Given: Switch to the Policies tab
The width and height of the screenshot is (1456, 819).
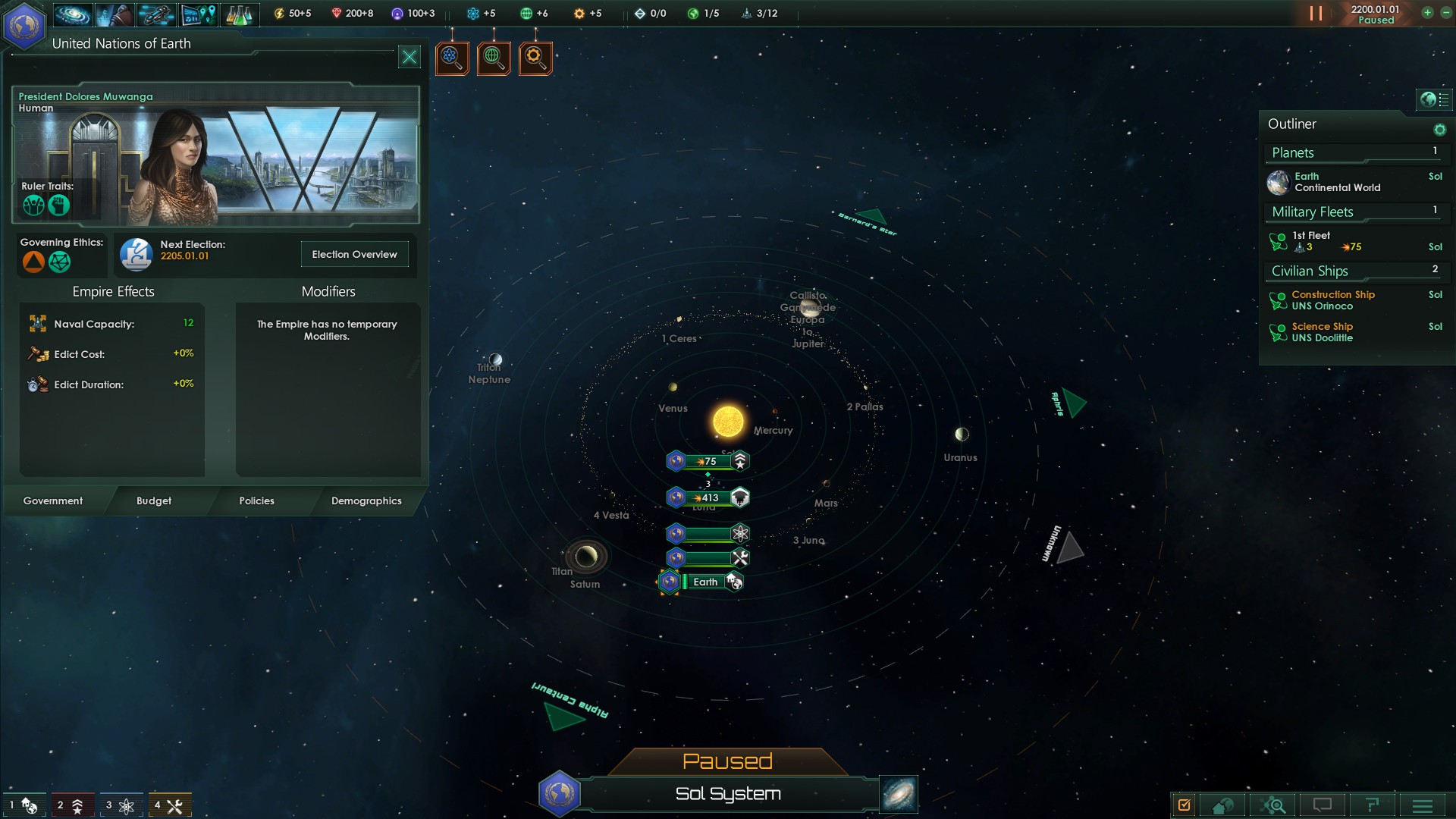Looking at the screenshot, I should (x=256, y=500).
